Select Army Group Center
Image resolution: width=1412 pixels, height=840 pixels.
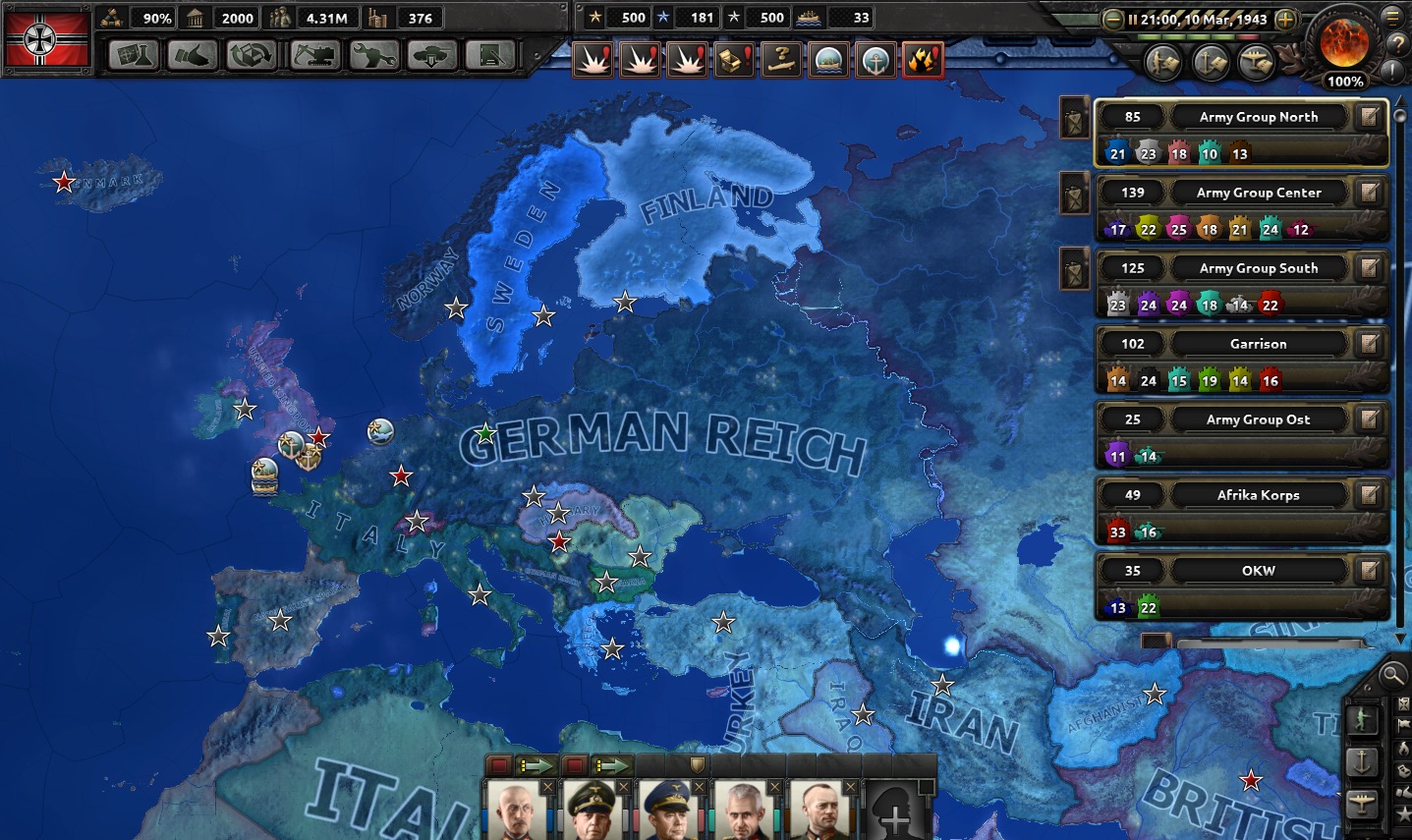[1258, 193]
